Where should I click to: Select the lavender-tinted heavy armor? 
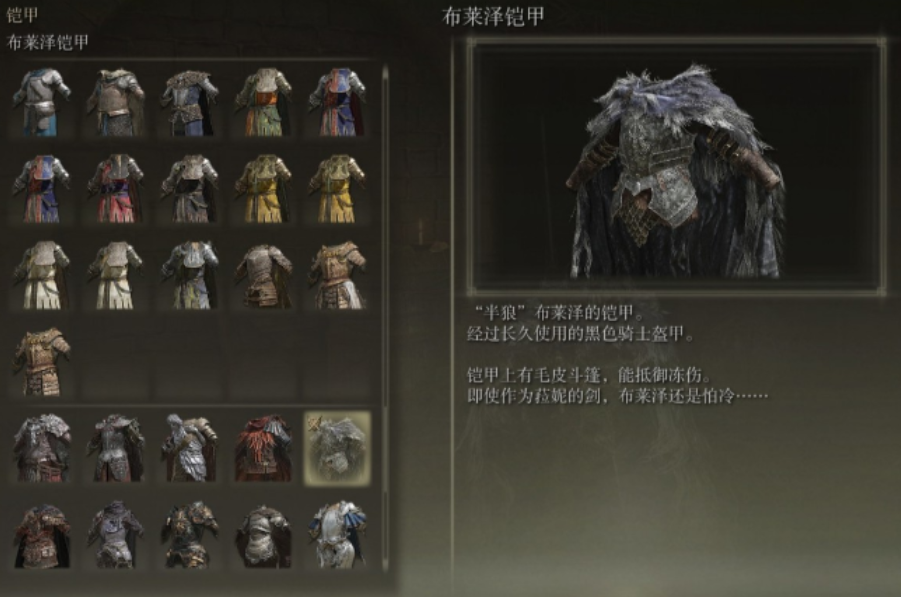coord(115,535)
